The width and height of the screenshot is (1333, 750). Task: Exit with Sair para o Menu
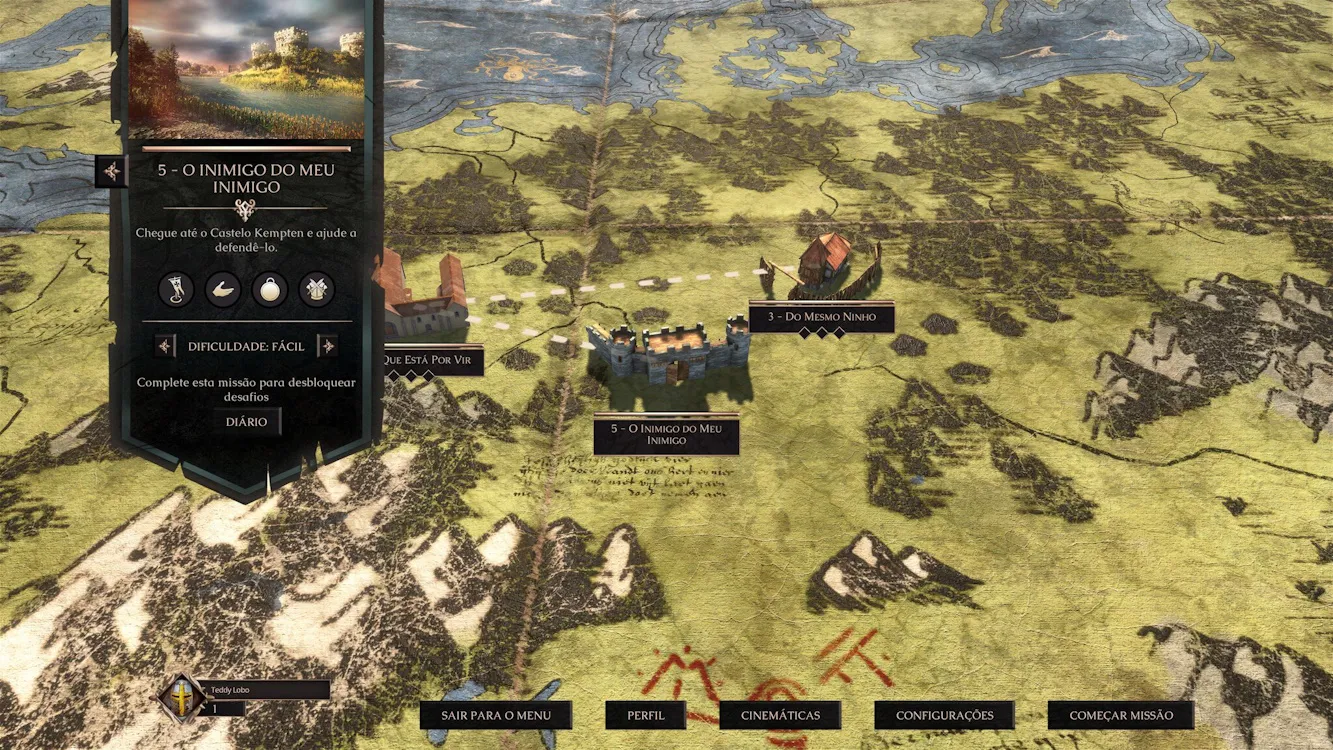[497, 715]
